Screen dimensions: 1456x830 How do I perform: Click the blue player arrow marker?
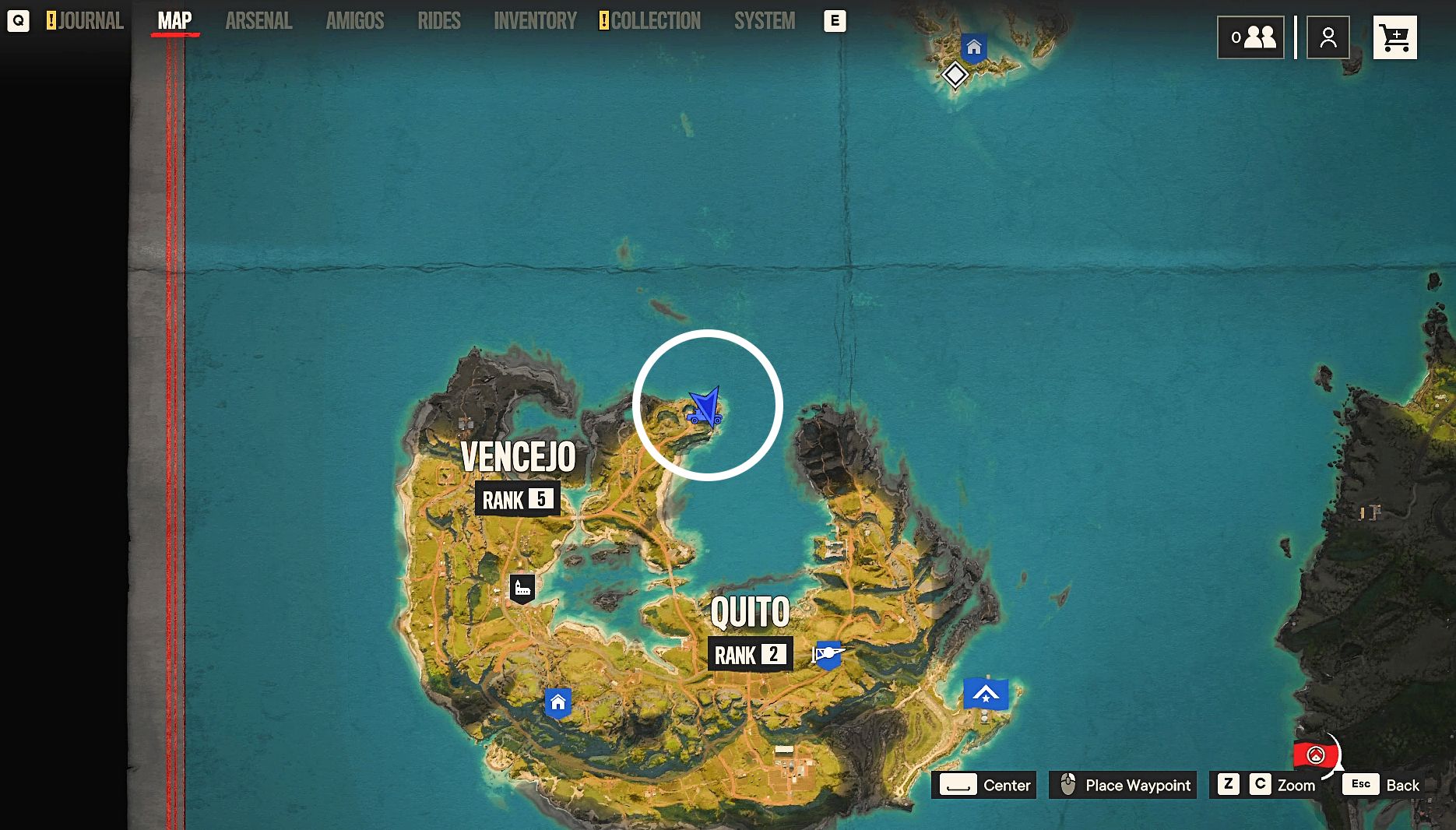(x=705, y=406)
